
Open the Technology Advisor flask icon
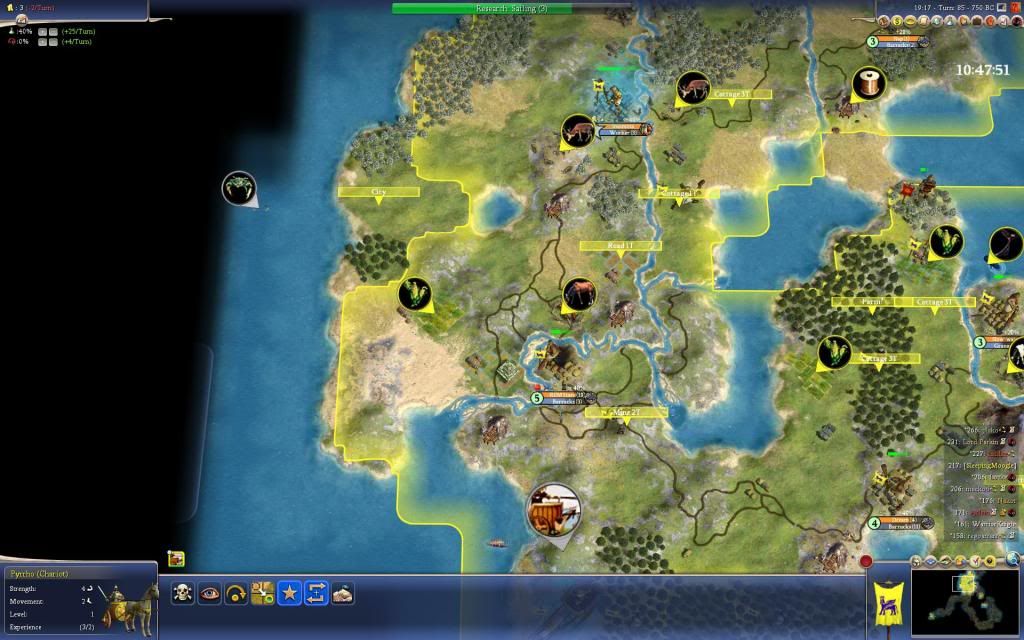click(962, 560)
